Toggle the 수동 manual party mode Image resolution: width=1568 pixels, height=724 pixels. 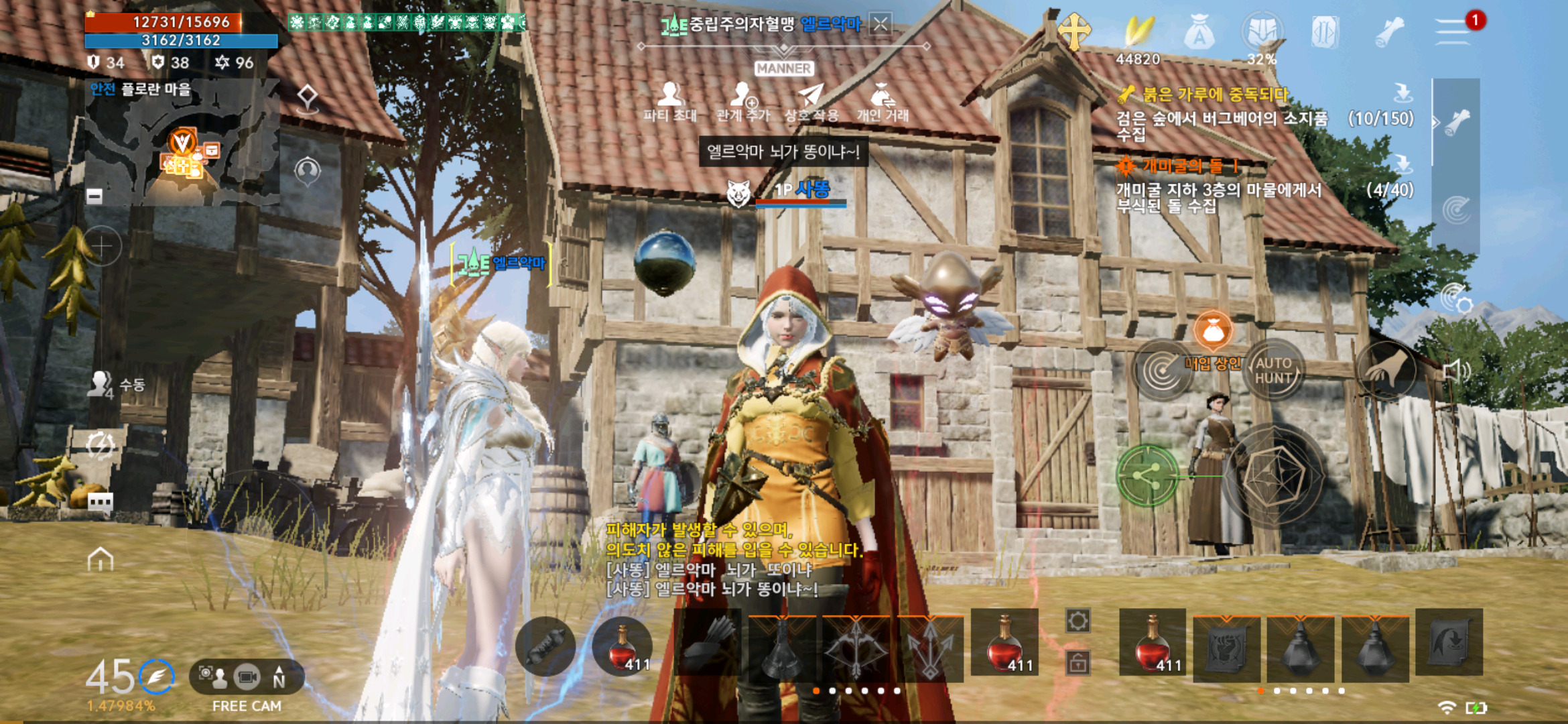pos(117,384)
